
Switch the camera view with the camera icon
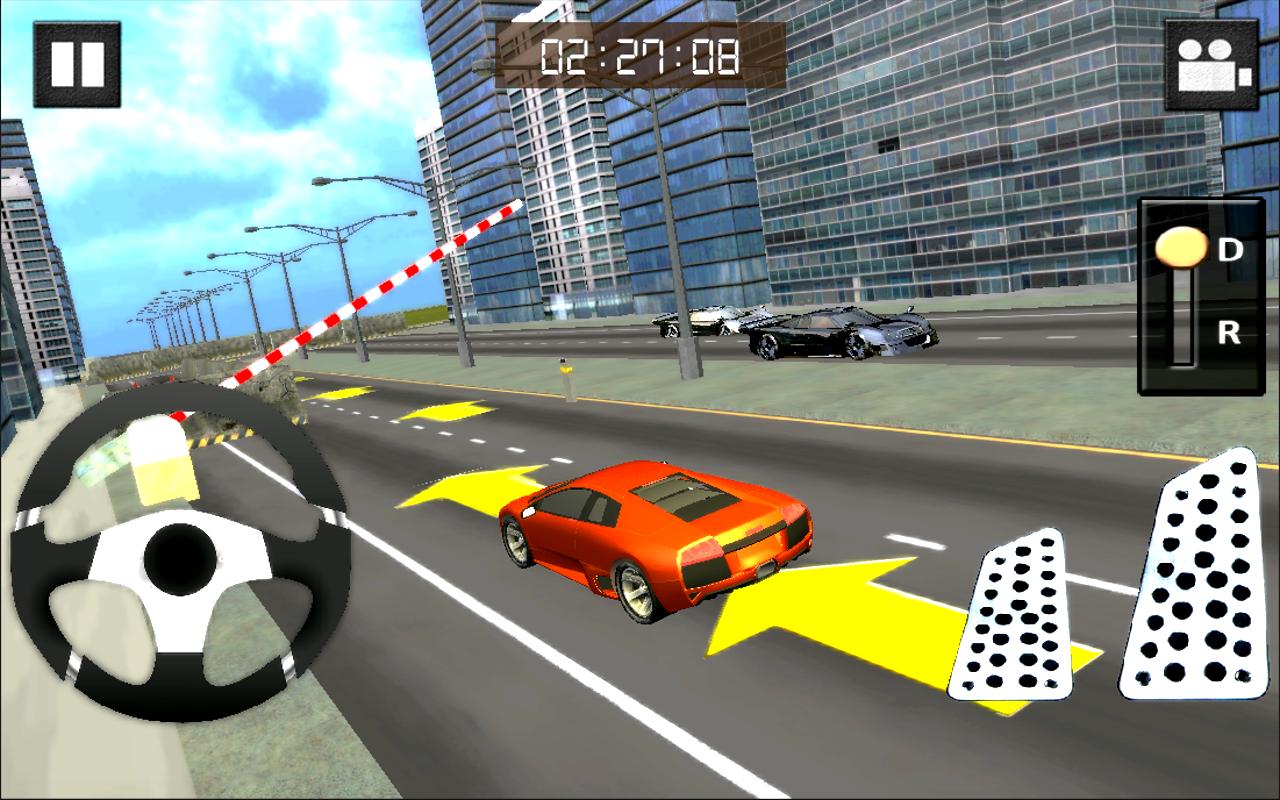1211,64
